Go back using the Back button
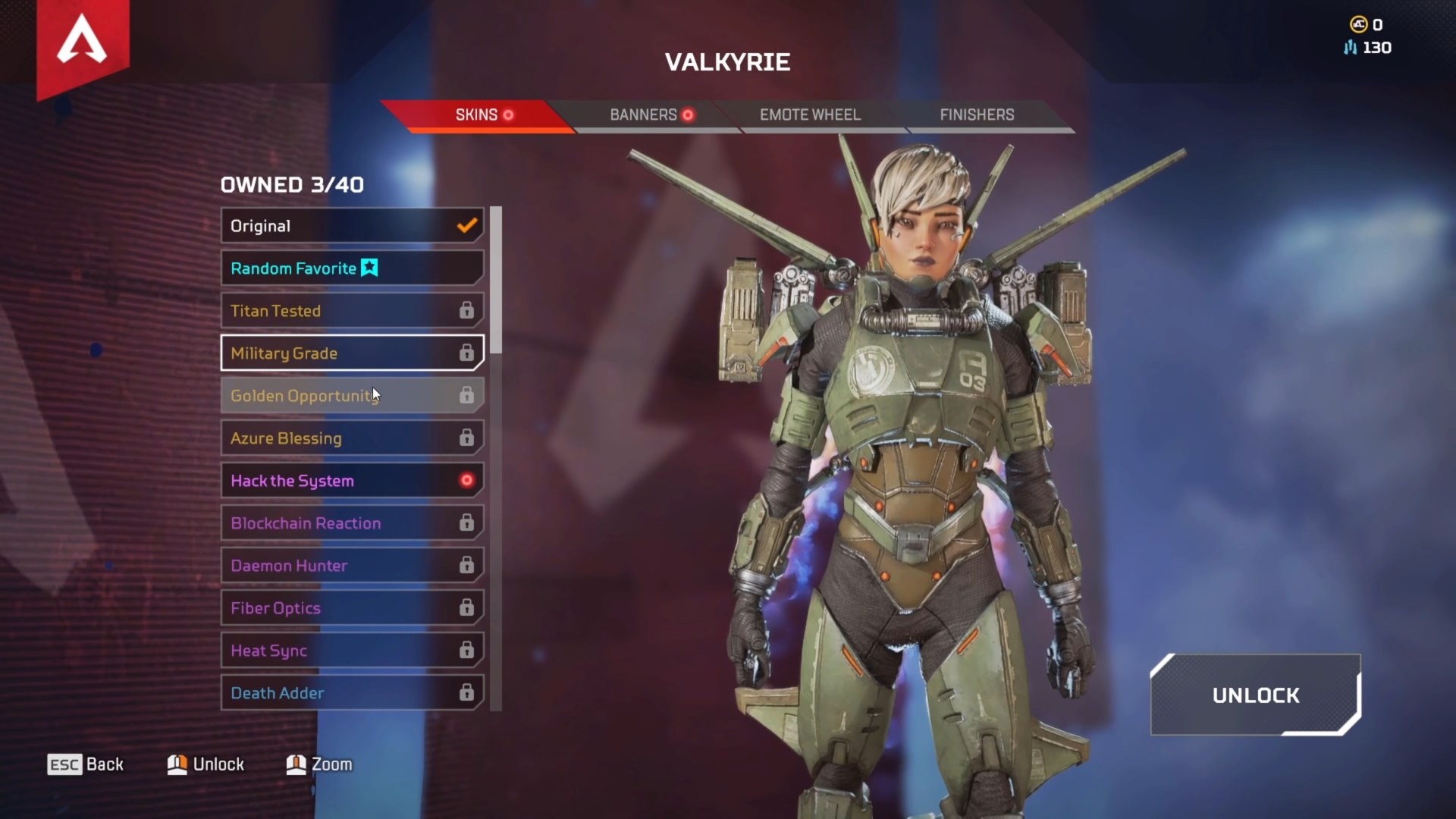Image resolution: width=1456 pixels, height=819 pixels. 86,764
